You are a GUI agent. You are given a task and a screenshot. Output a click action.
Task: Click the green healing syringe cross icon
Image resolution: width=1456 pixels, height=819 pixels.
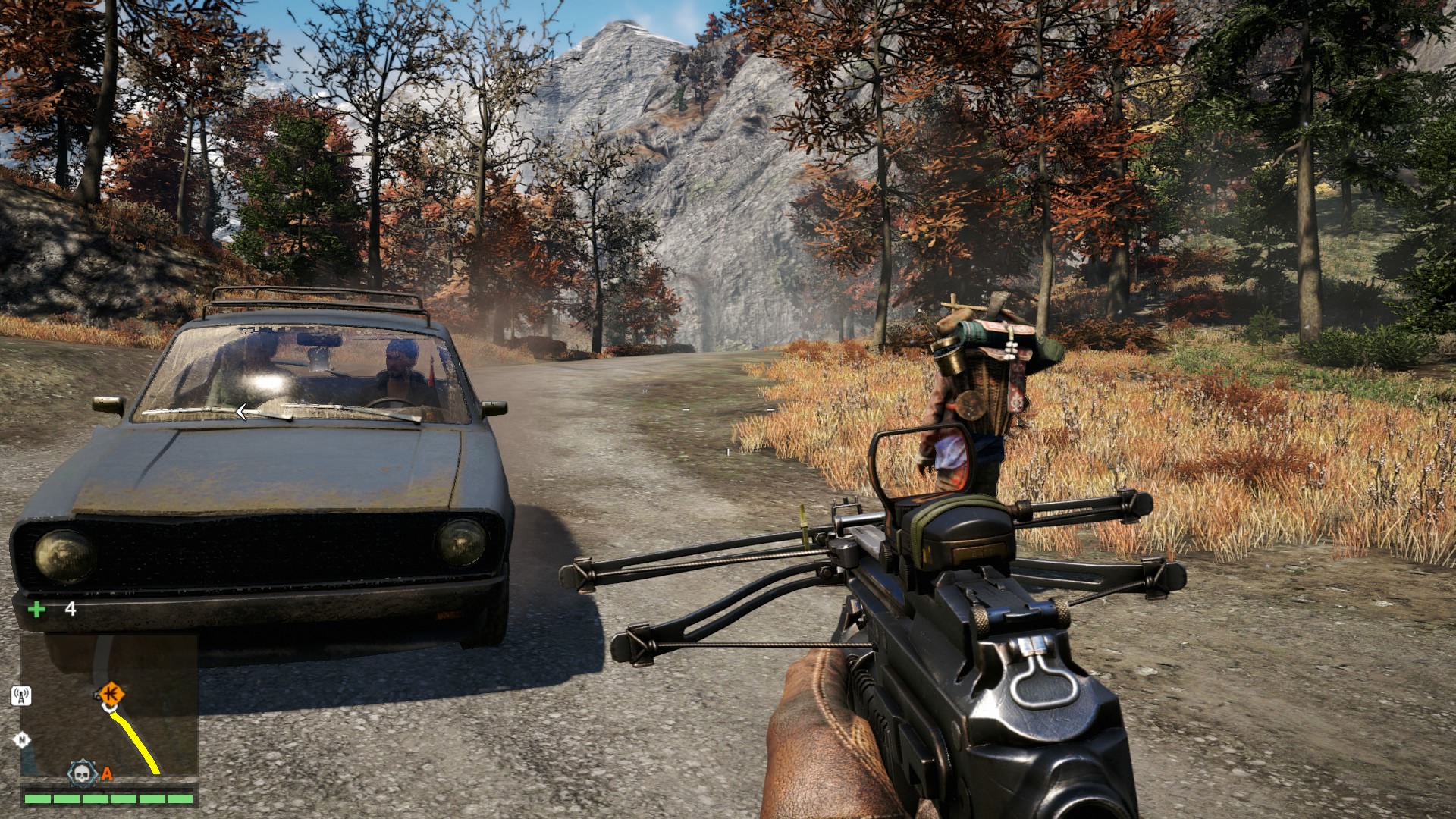coord(36,609)
